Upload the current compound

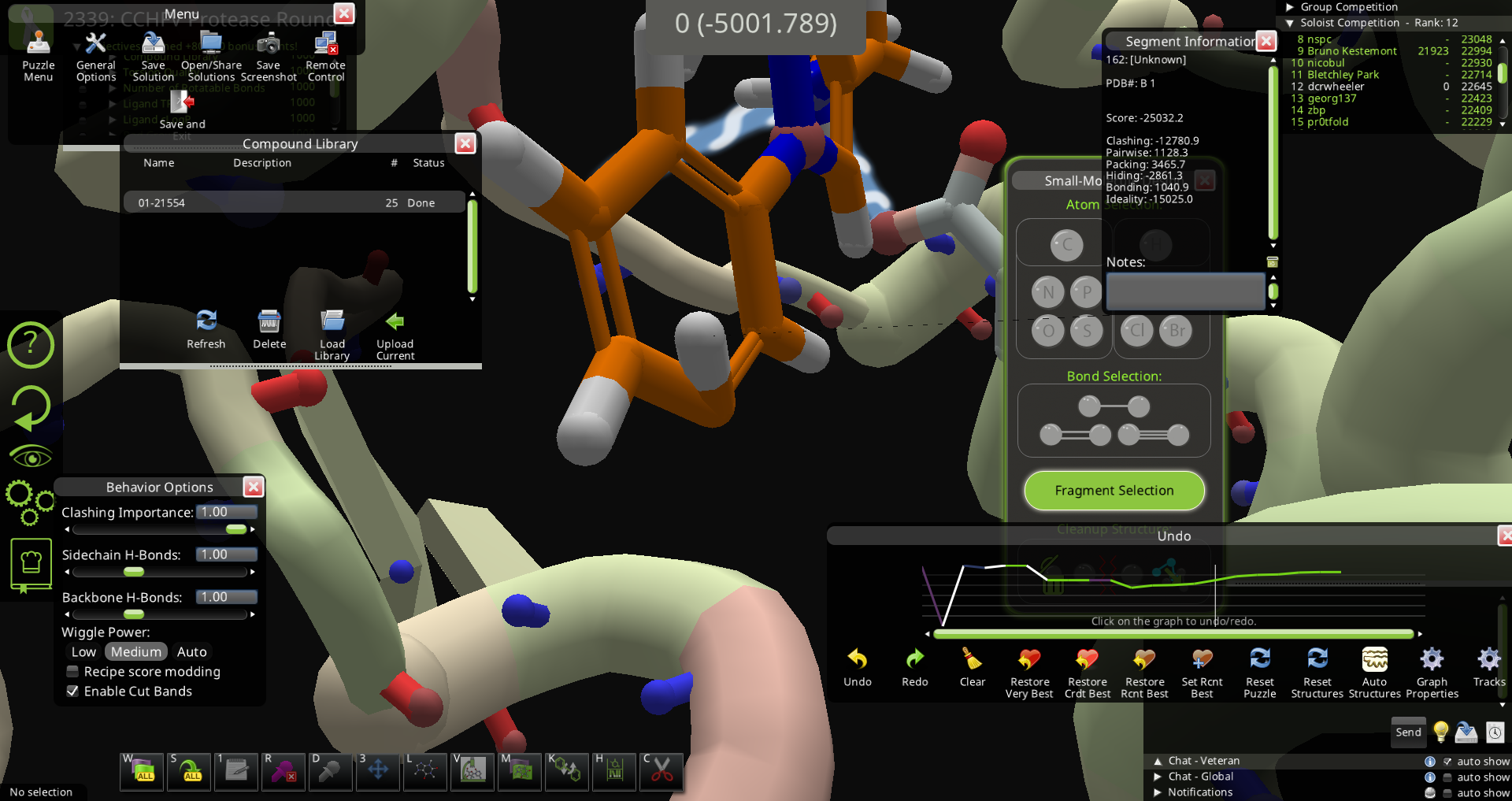(x=395, y=334)
